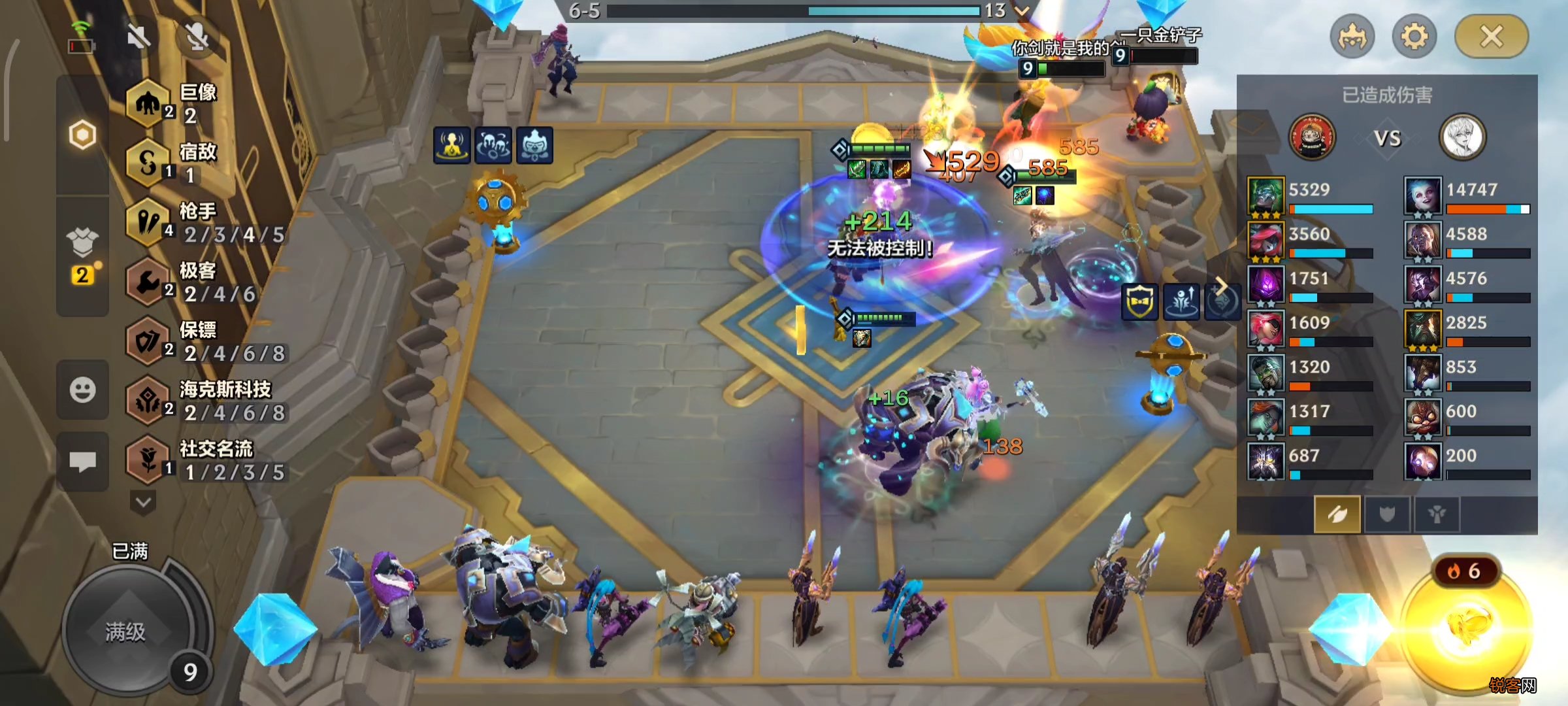
Task: Expand the trait list with down arrow
Action: click(143, 502)
